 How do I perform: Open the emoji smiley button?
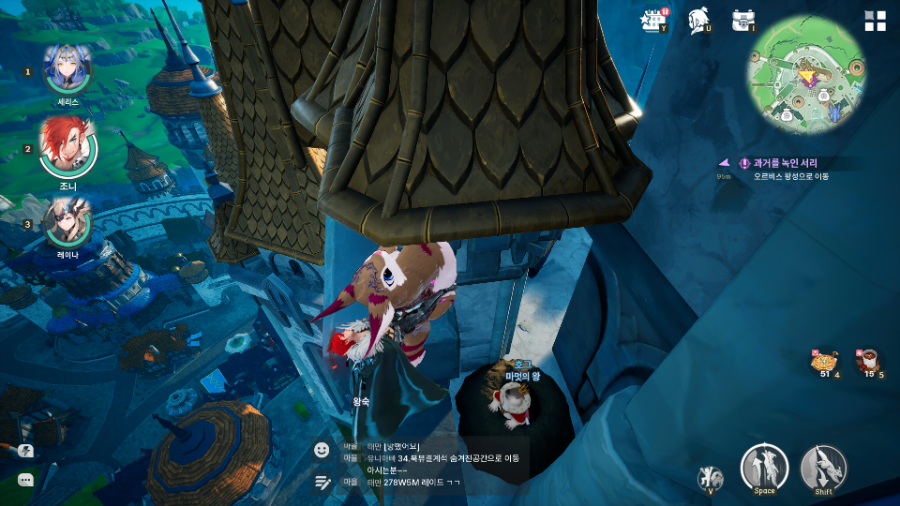(x=322, y=450)
